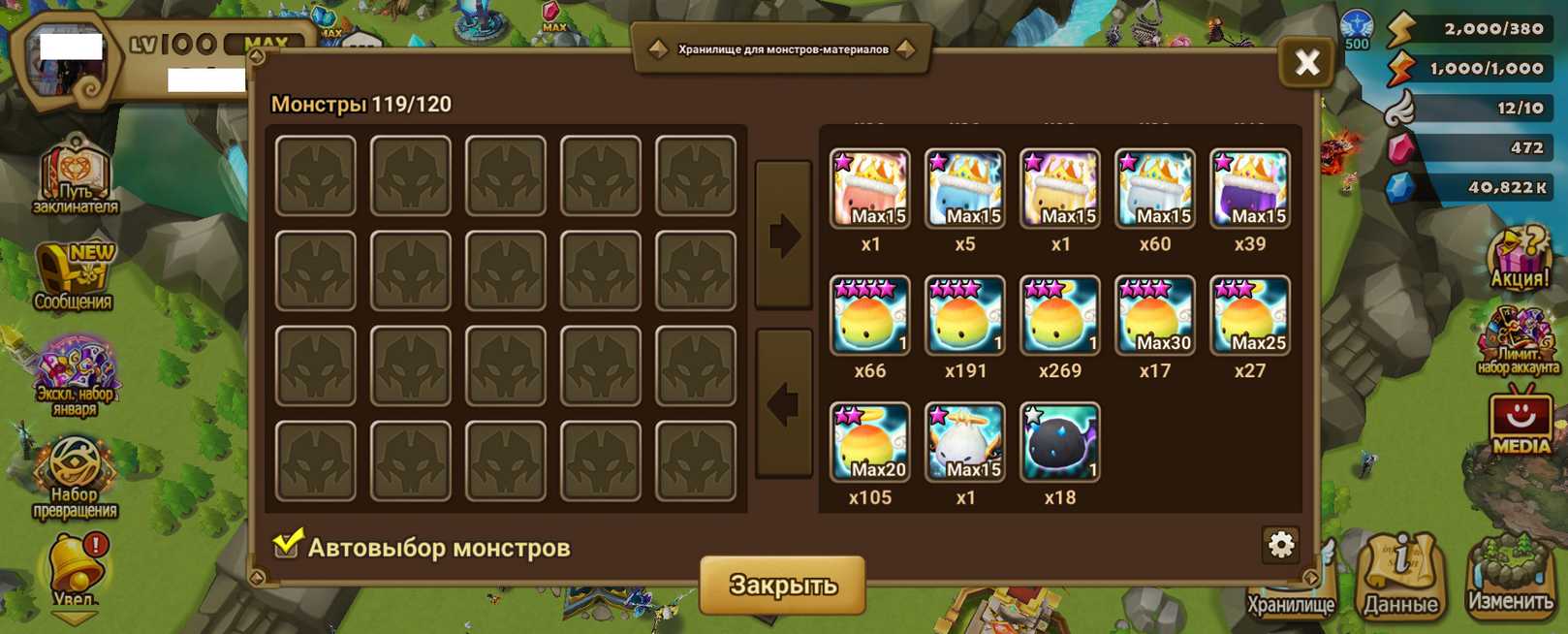
Task: Toggle the Автовыбор монстров checkbox
Action: click(x=287, y=545)
